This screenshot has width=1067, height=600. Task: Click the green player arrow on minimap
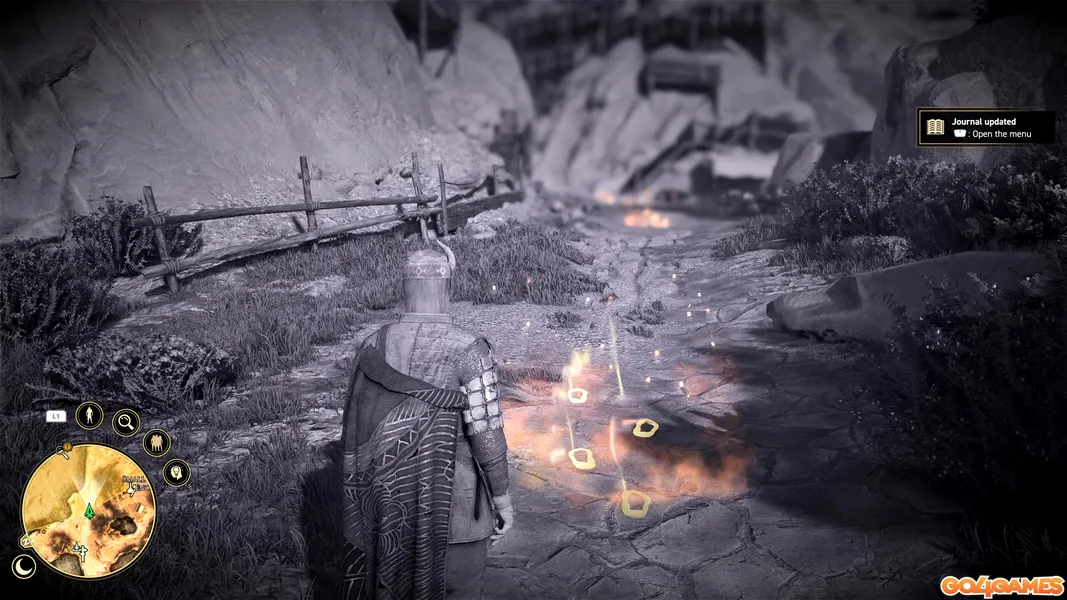[87, 509]
